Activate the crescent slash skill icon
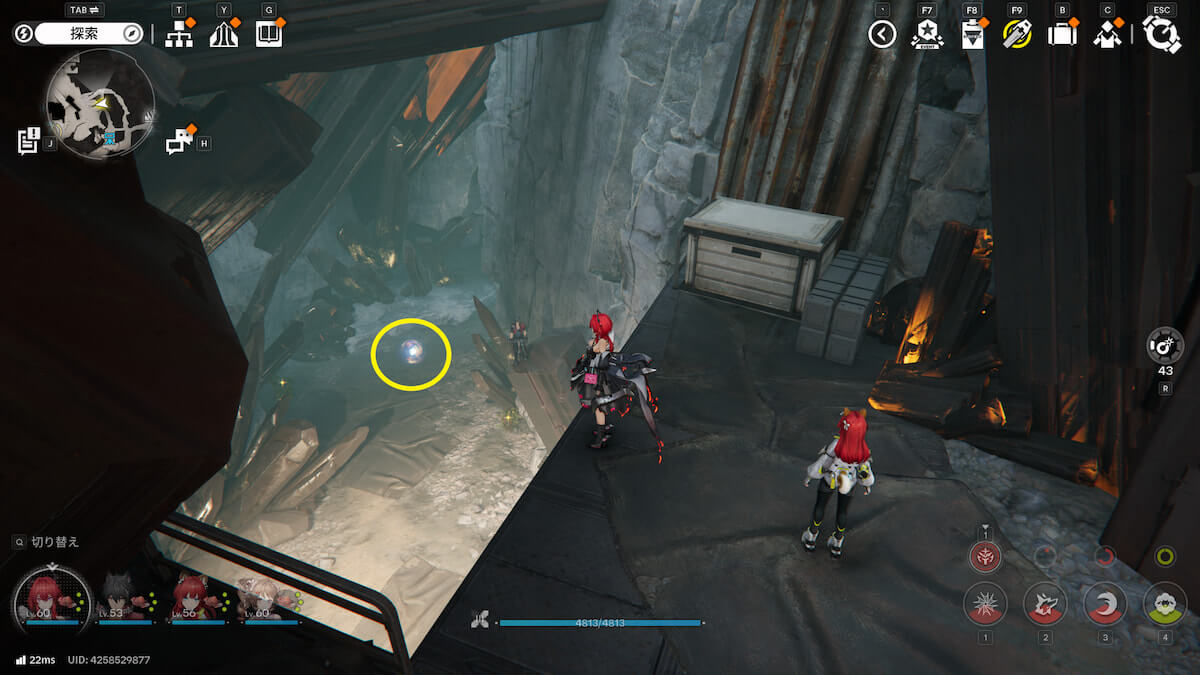The image size is (1200, 675). (1105, 603)
